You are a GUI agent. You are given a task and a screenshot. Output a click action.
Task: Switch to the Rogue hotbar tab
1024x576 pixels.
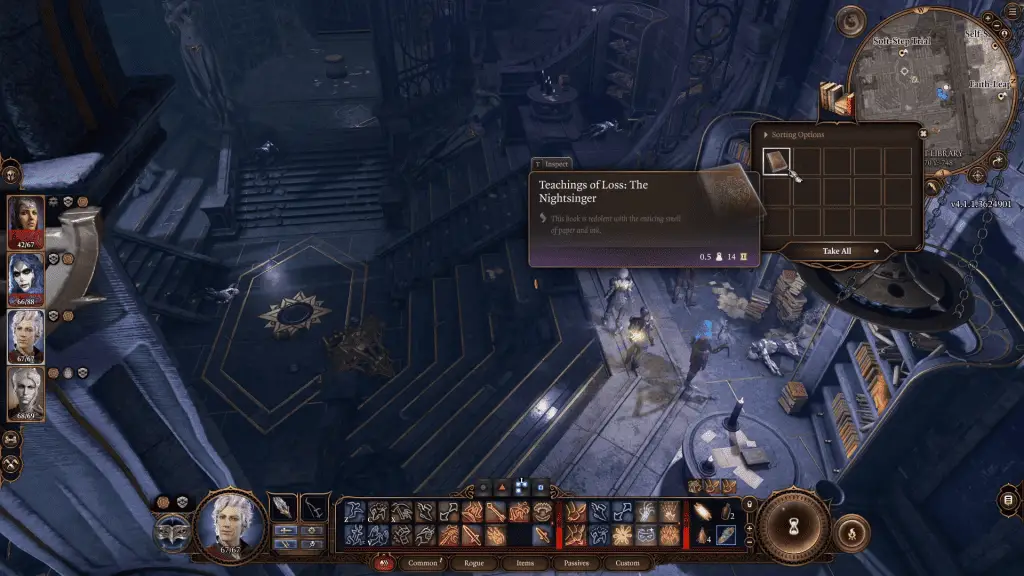474,563
